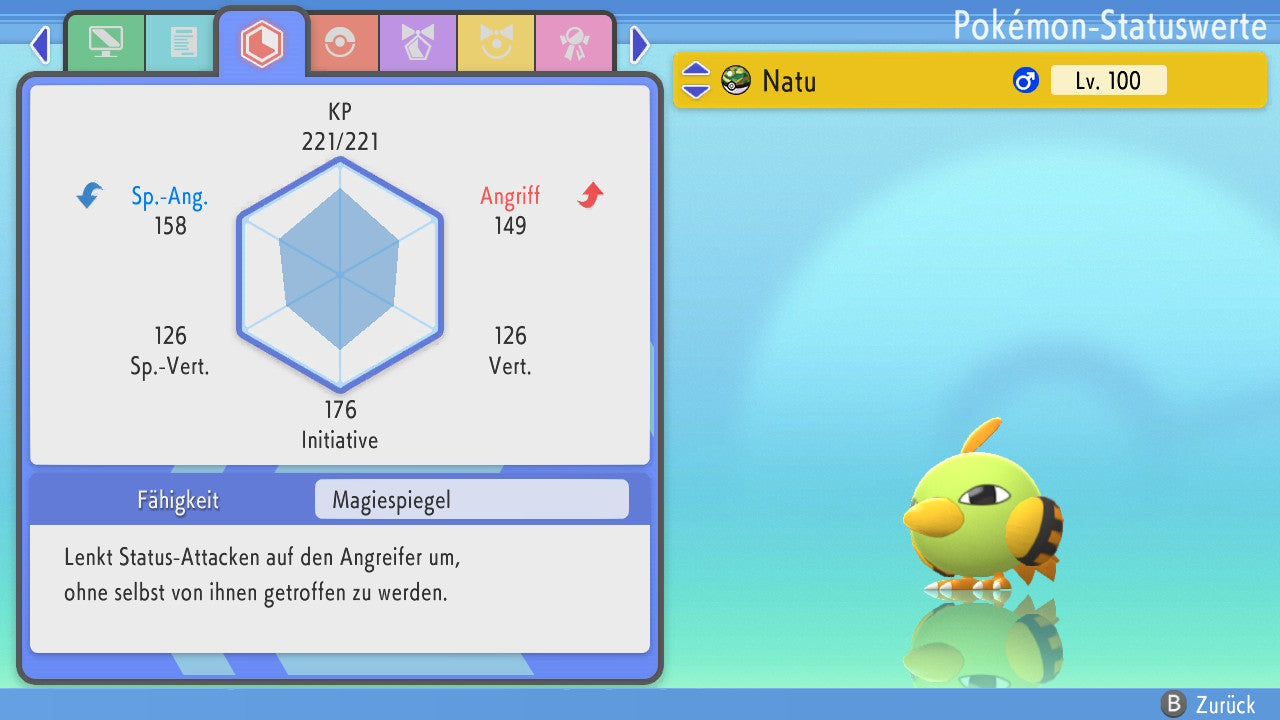This screenshot has width=1280, height=720.
Task: Show the pink ribbon medal tab
Action: click(574, 43)
